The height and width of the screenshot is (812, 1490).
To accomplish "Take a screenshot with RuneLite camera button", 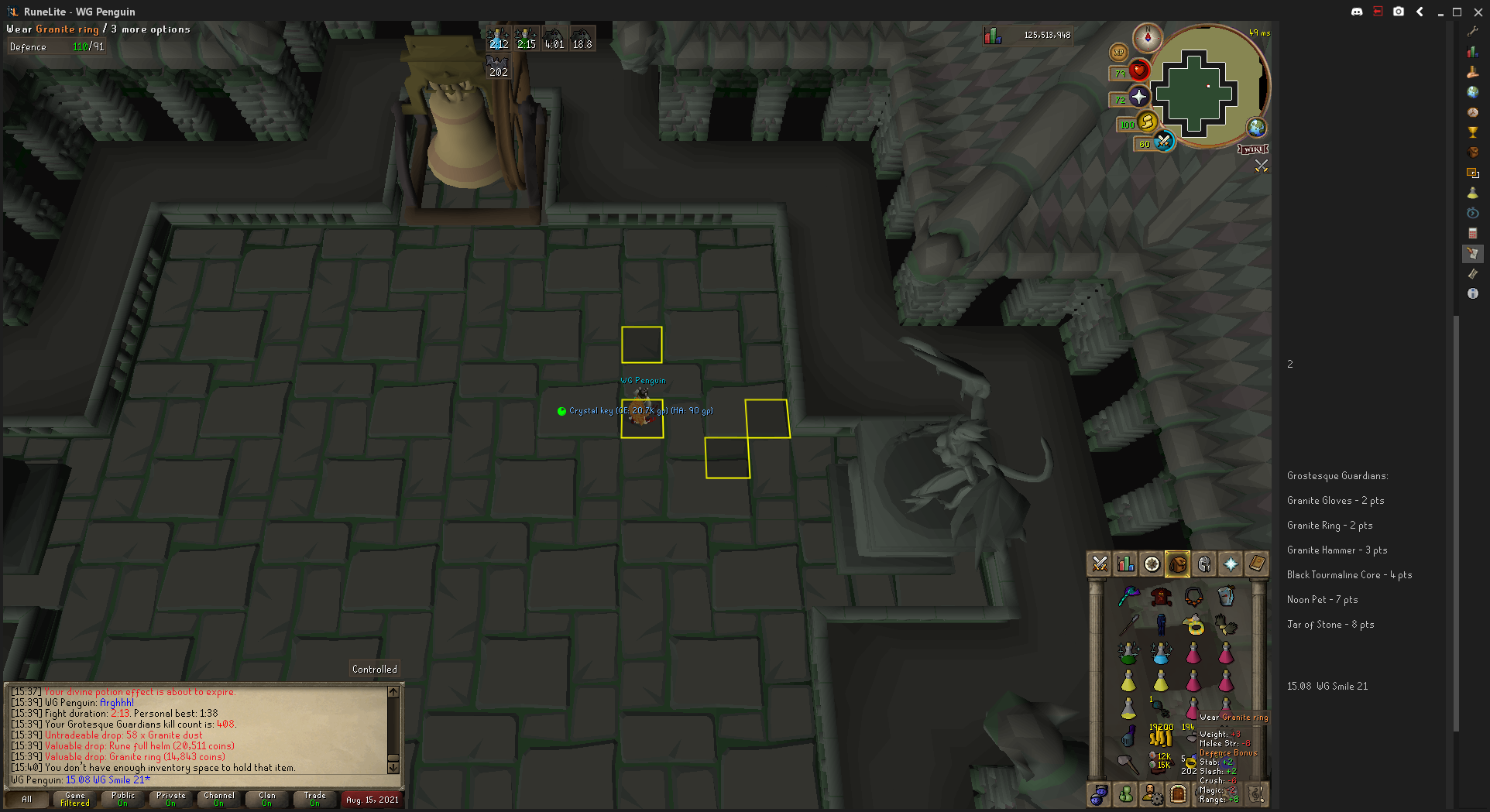I will tap(1399, 12).
